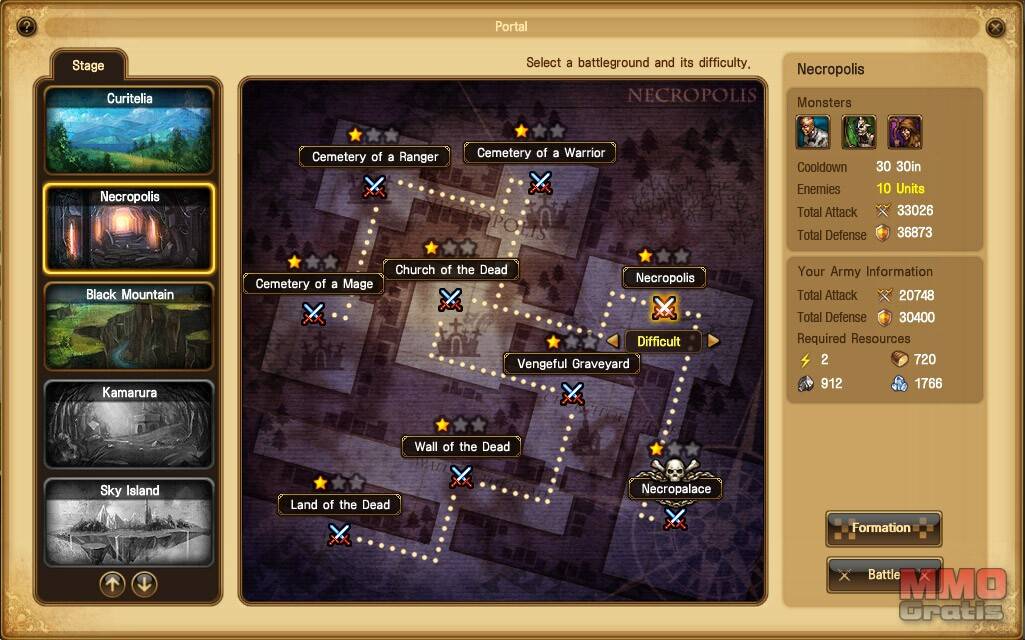1025x640 pixels.
Task: Click the stage list up arrow
Action: [112, 584]
